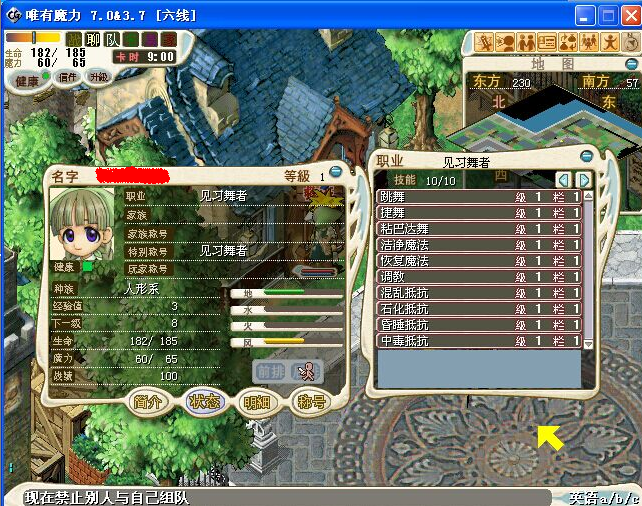Show the 明细 details tab
This screenshot has height=506, width=642.
pos(257,402)
